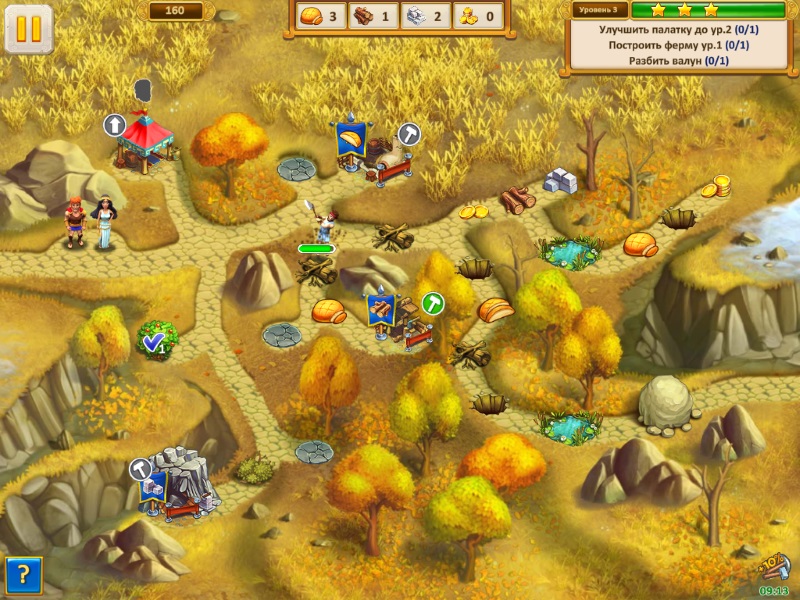This screenshot has width=800, height=600.
Task: Open help with the question mark button
Action: [22, 575]
